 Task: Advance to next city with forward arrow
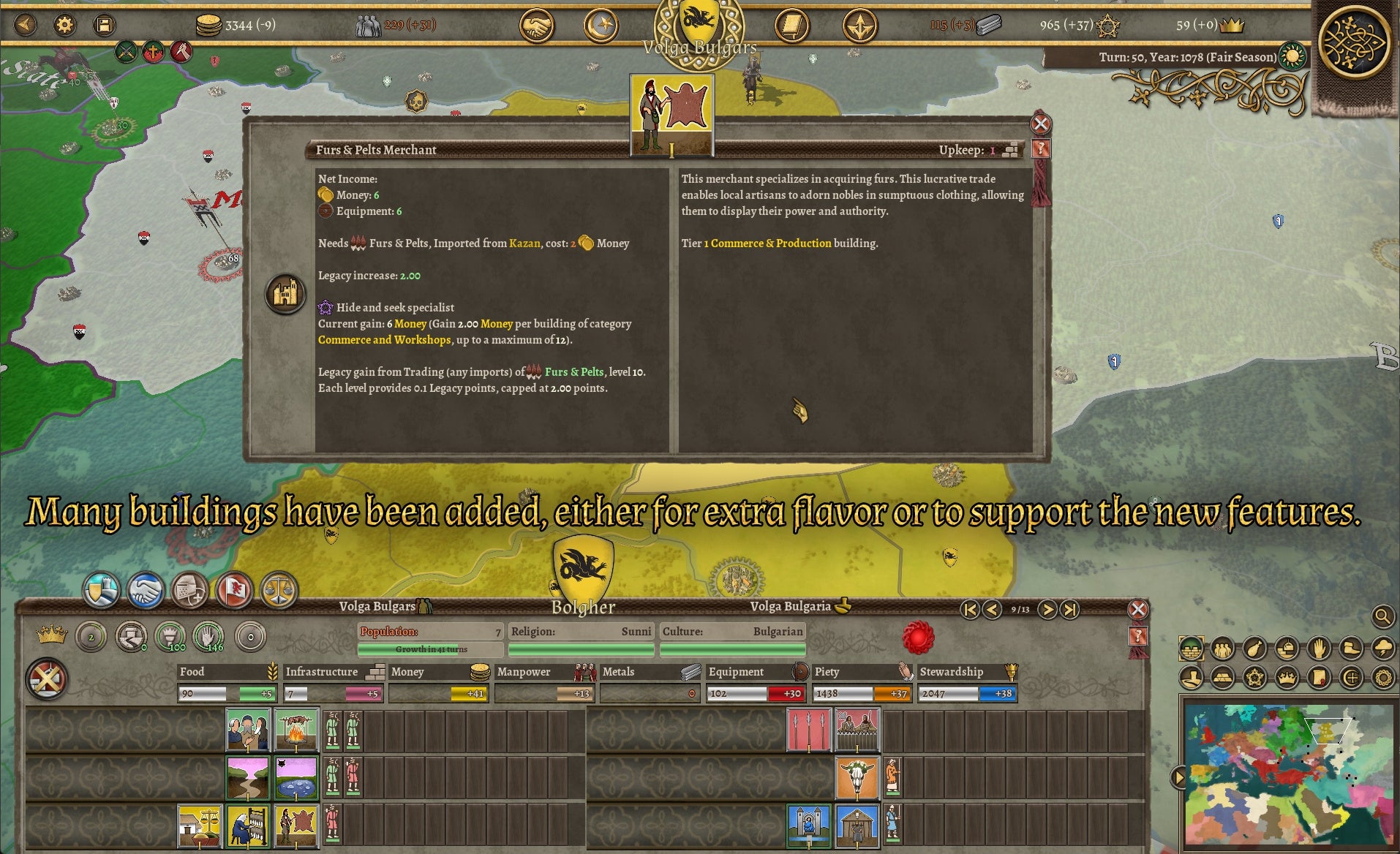click(1049, 608)
